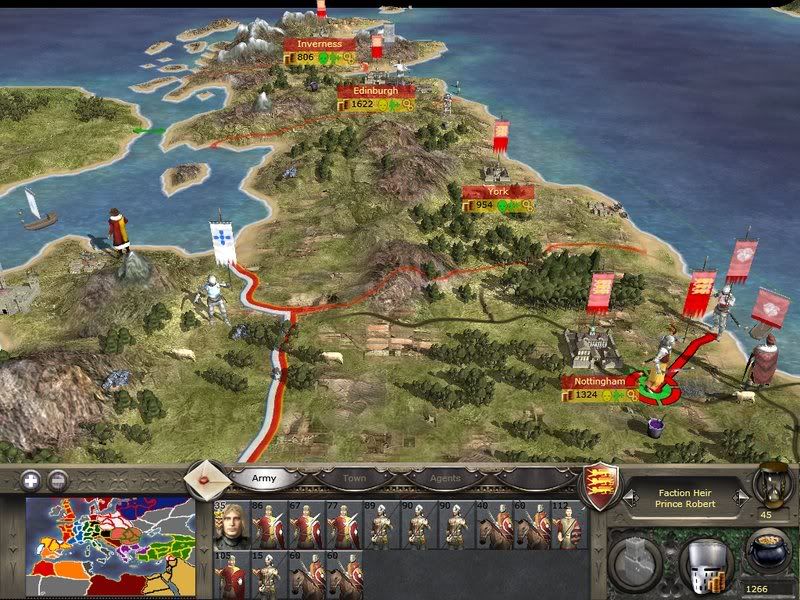Image resolution: width=800 pixels, height=600 pixels.
Task: Open the missions scroll with red seal
Action: coord(208,477)
